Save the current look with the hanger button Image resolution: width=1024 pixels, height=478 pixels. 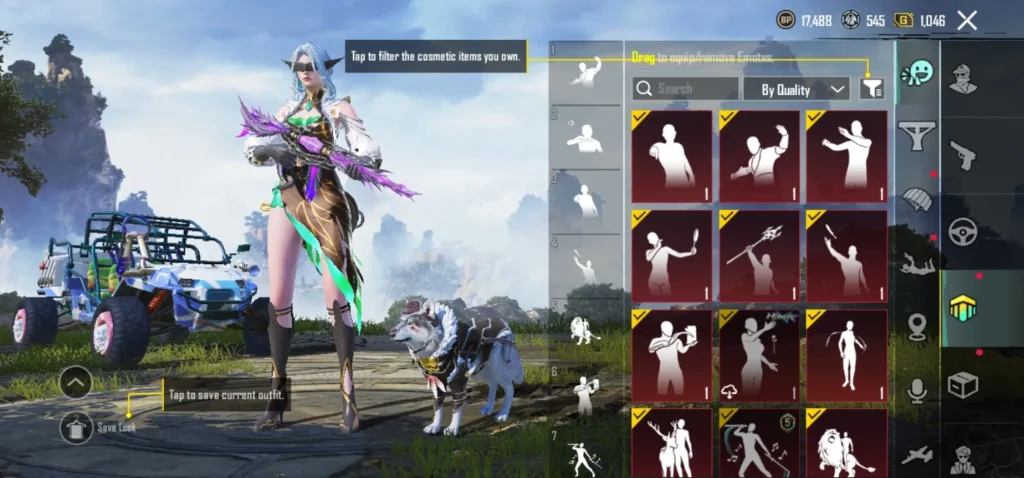(77, 427)
